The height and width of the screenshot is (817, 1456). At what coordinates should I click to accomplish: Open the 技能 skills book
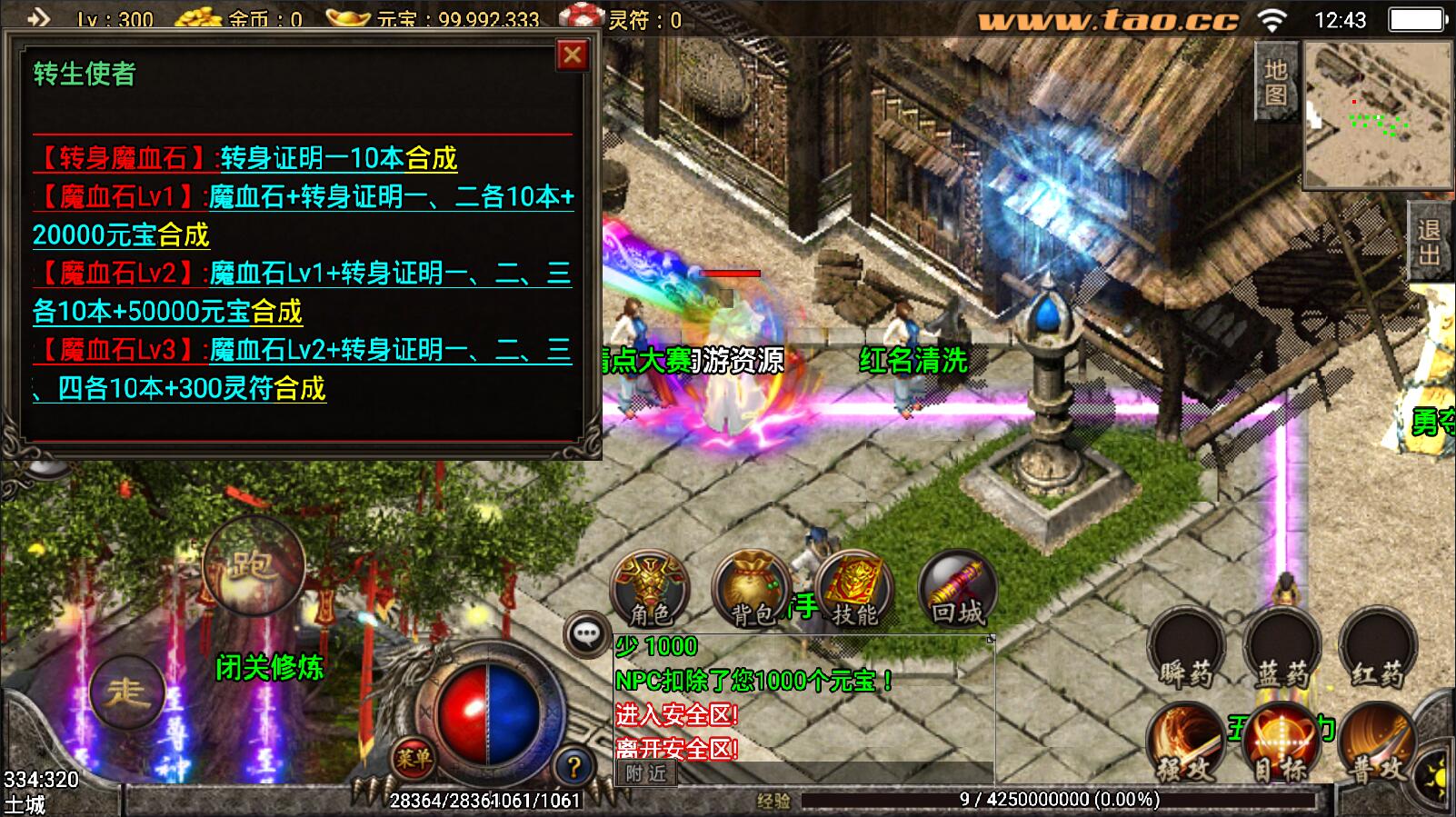[x=854, y=589]
